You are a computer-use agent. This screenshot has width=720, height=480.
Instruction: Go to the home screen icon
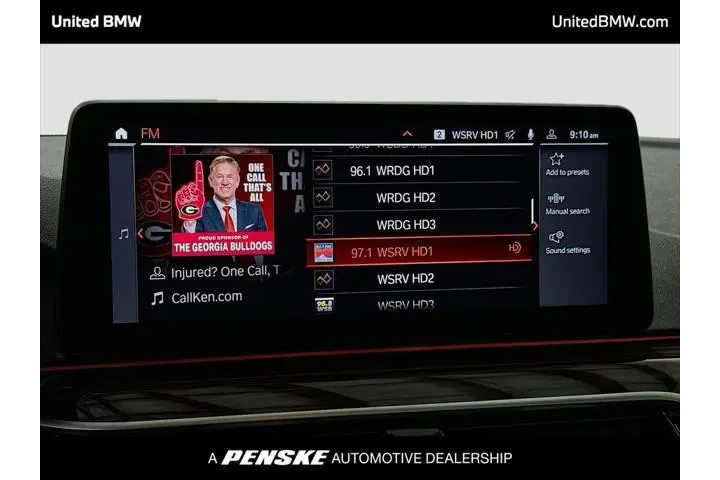121,133
